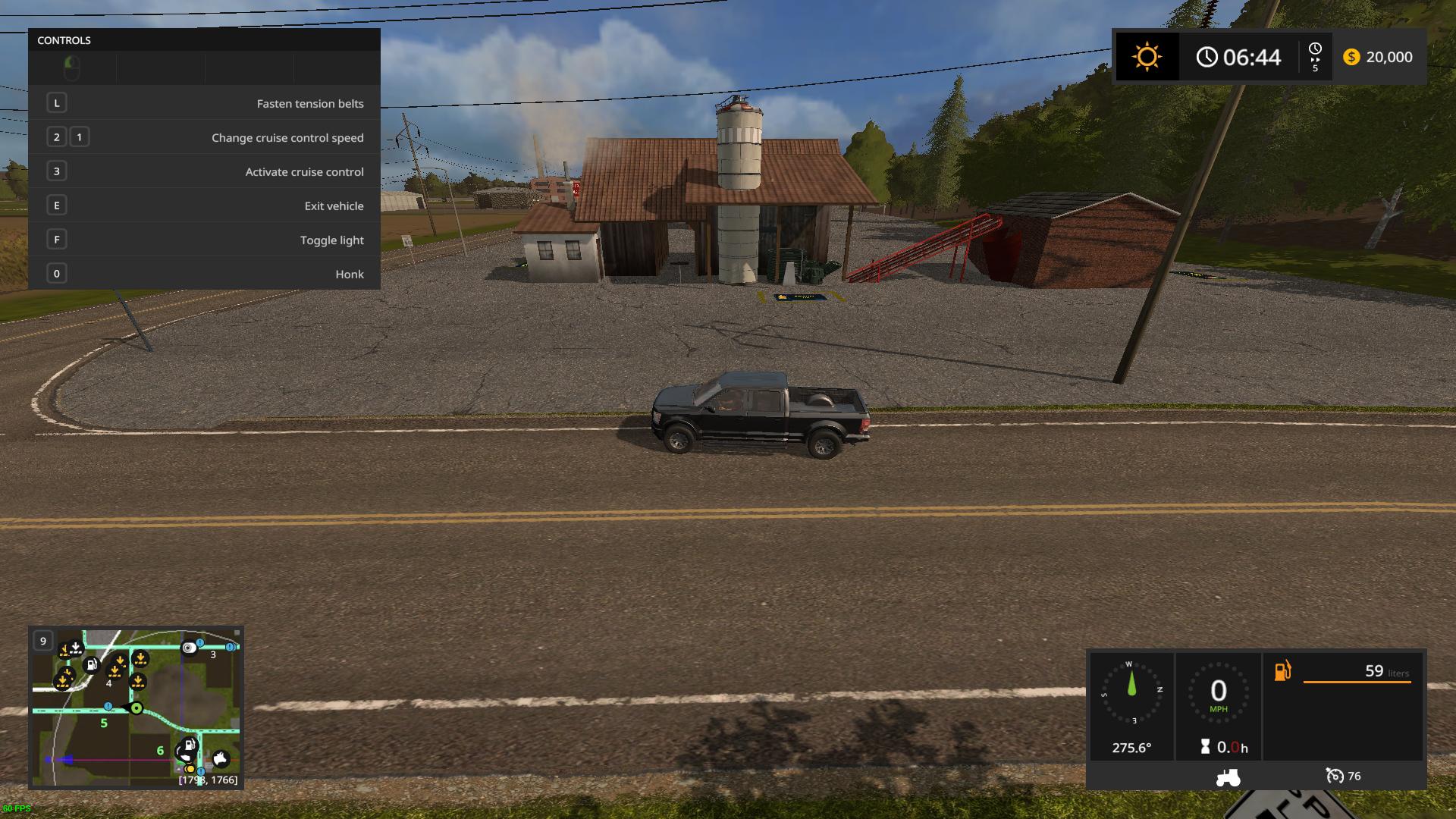Click the mouse icon in Controls panel

pos(71,68)
